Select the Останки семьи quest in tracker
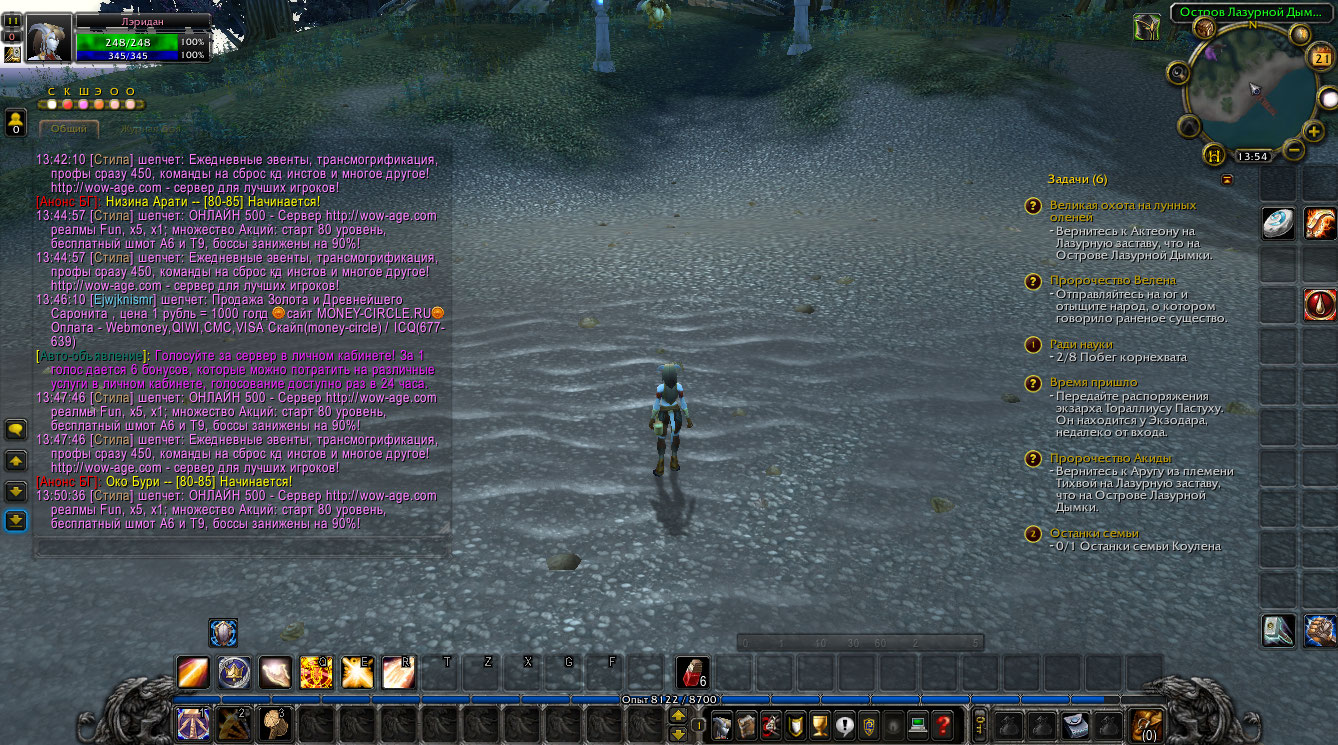Screen dimensions: 1338x745 (1094, 533)
